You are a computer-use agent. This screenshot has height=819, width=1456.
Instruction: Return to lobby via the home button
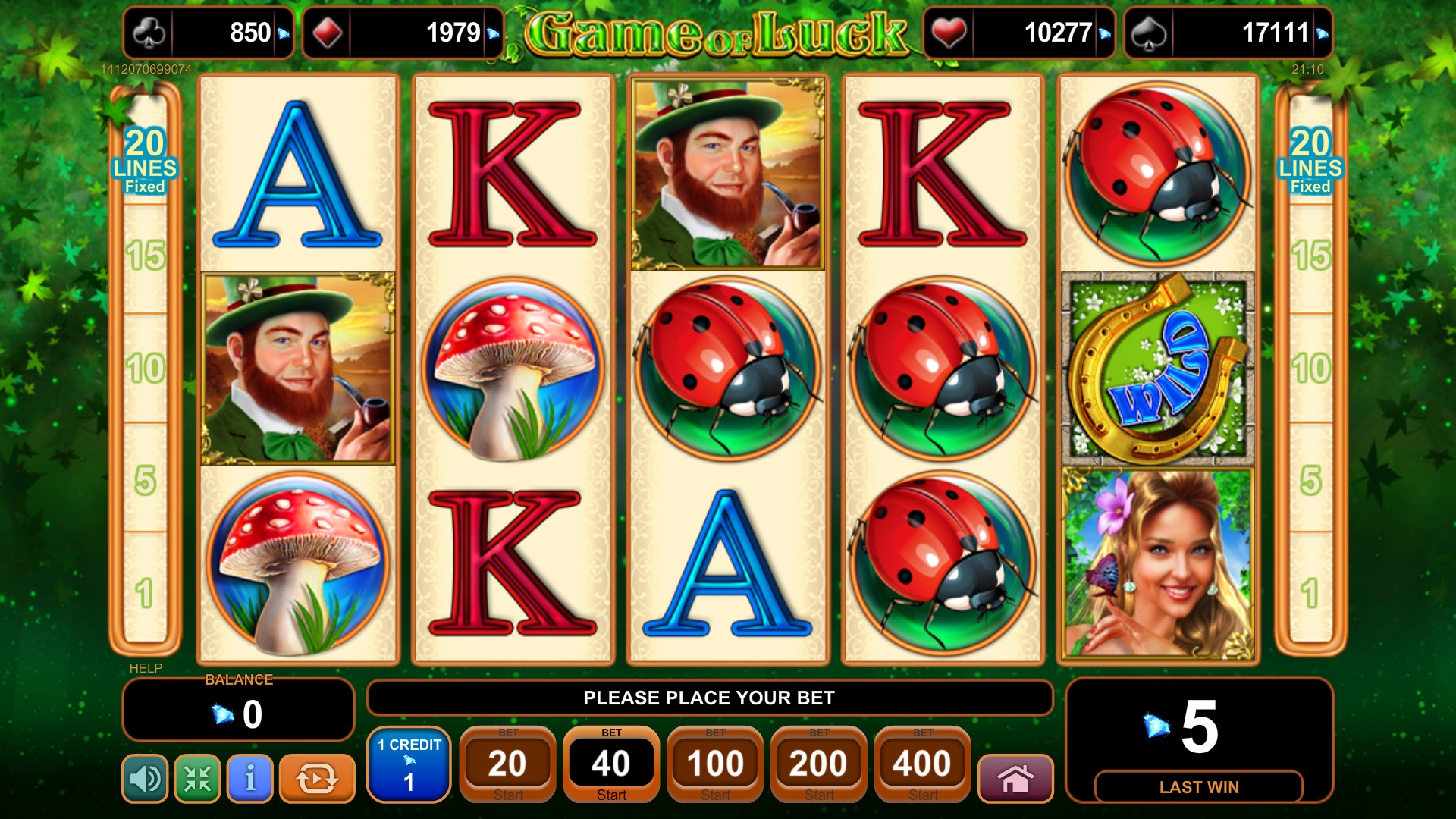[1015, 778]
